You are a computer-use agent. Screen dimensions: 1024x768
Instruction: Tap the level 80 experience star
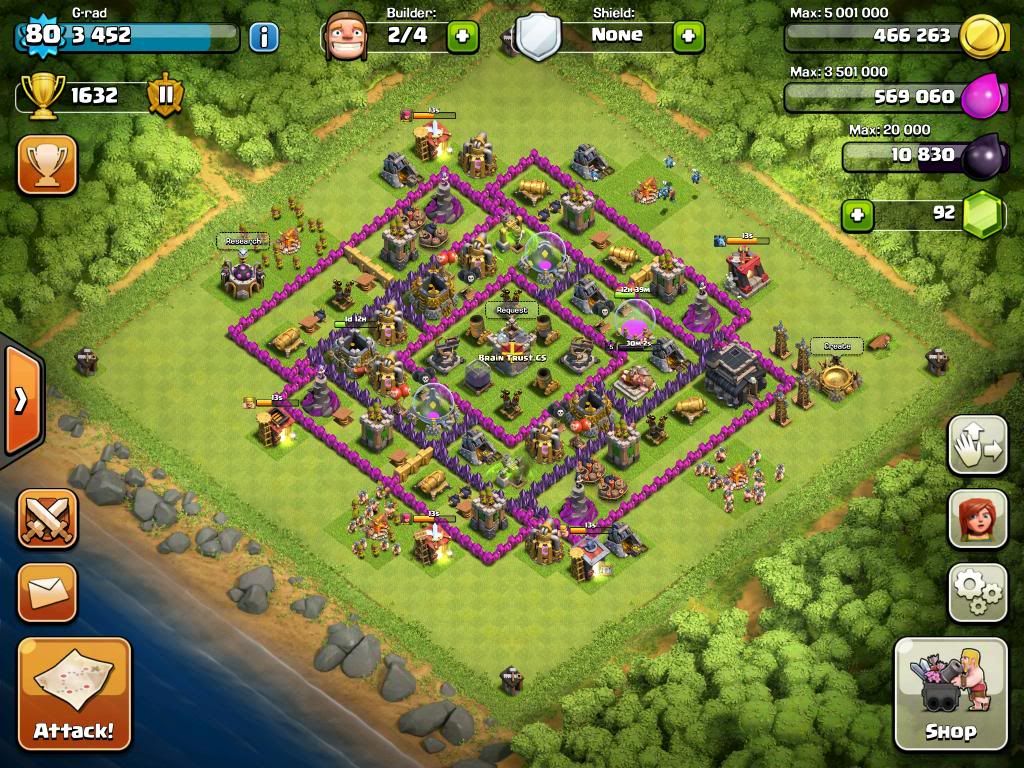41,34
